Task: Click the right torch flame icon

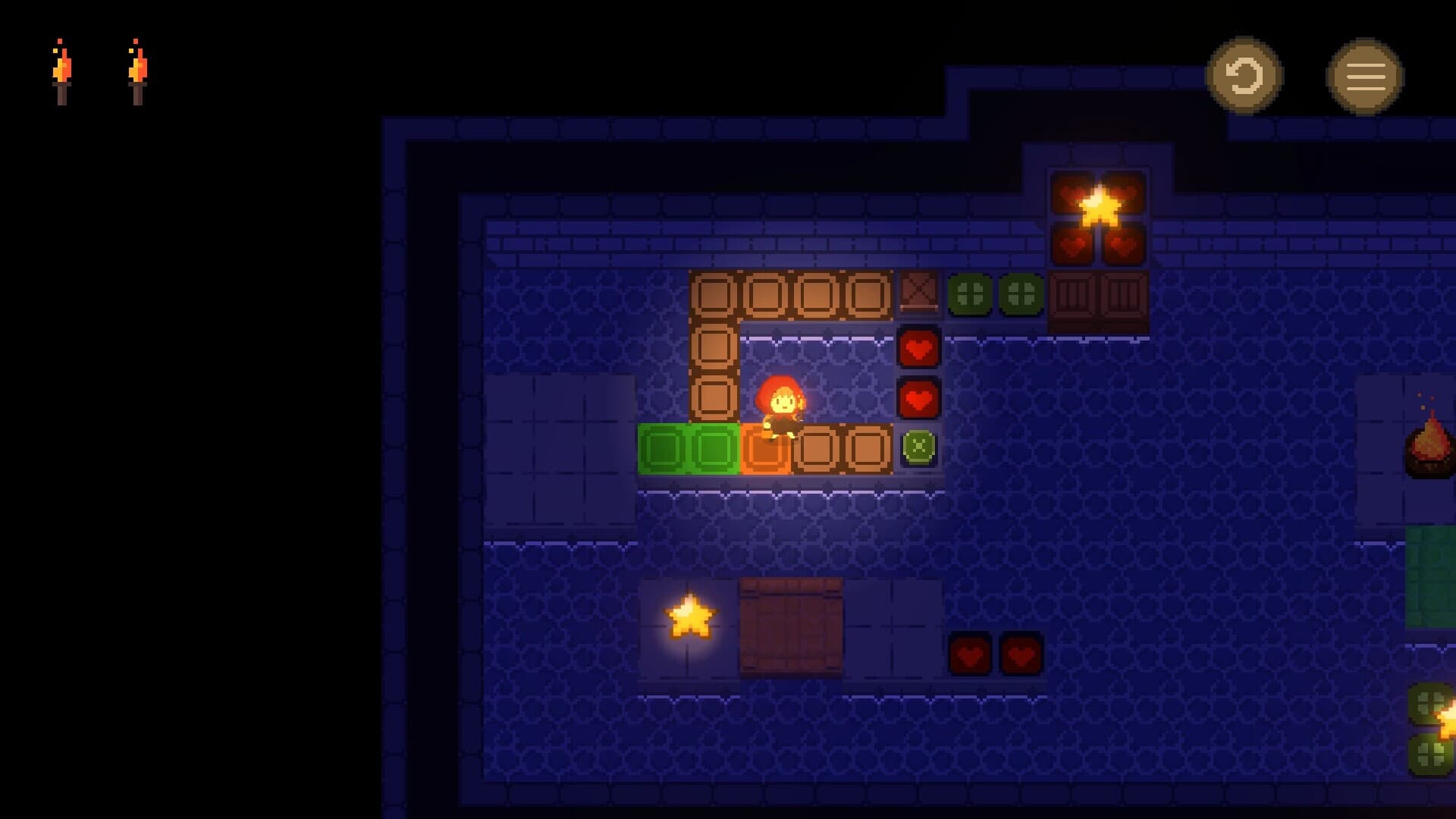Action: [x=136, y=68]
